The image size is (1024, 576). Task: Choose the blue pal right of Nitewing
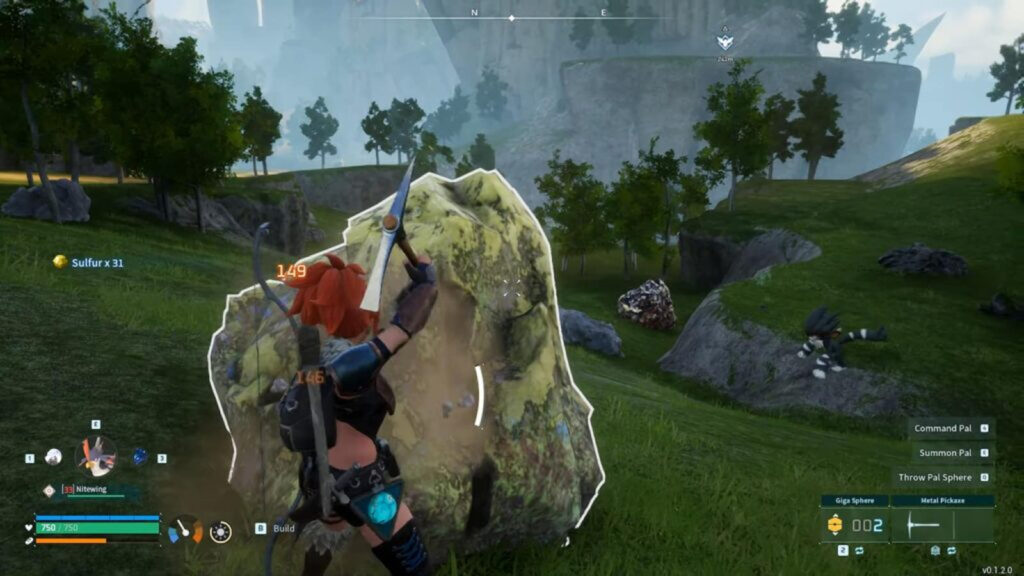140,456
